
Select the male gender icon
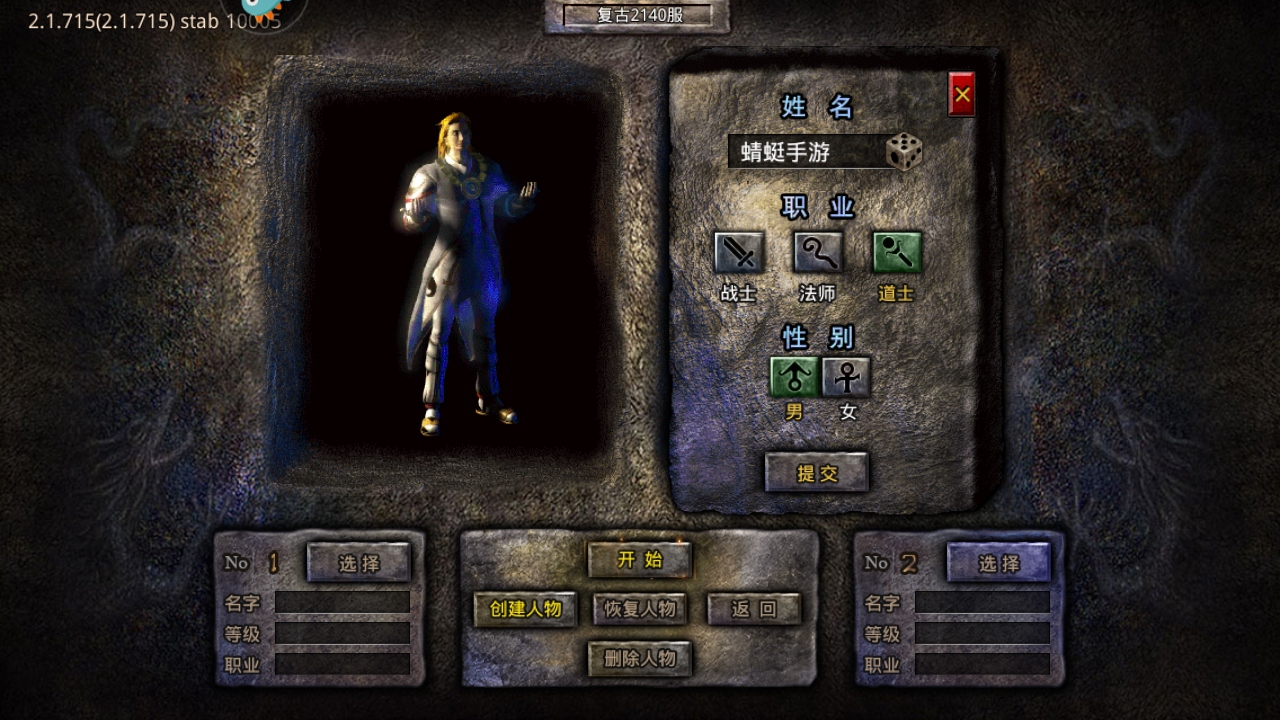pos(794,377)
